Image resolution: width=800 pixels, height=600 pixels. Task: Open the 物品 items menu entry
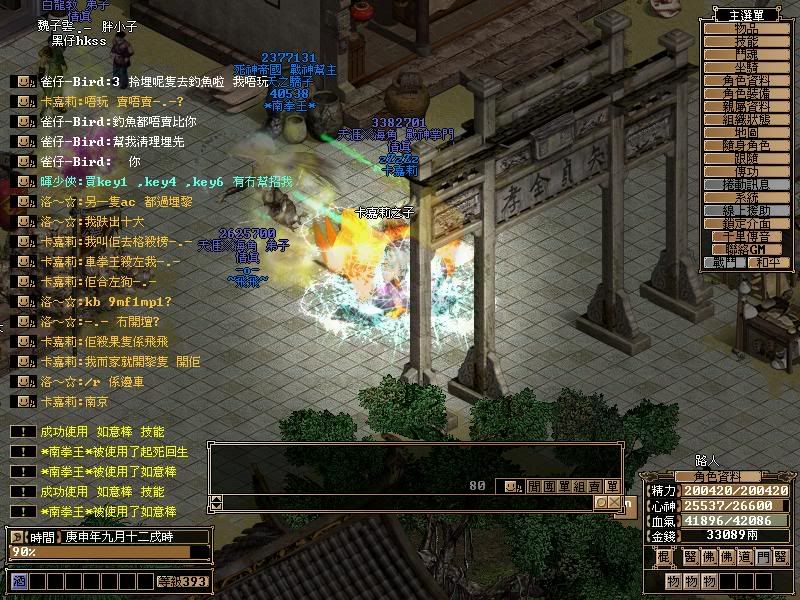[x=746, y=29]
